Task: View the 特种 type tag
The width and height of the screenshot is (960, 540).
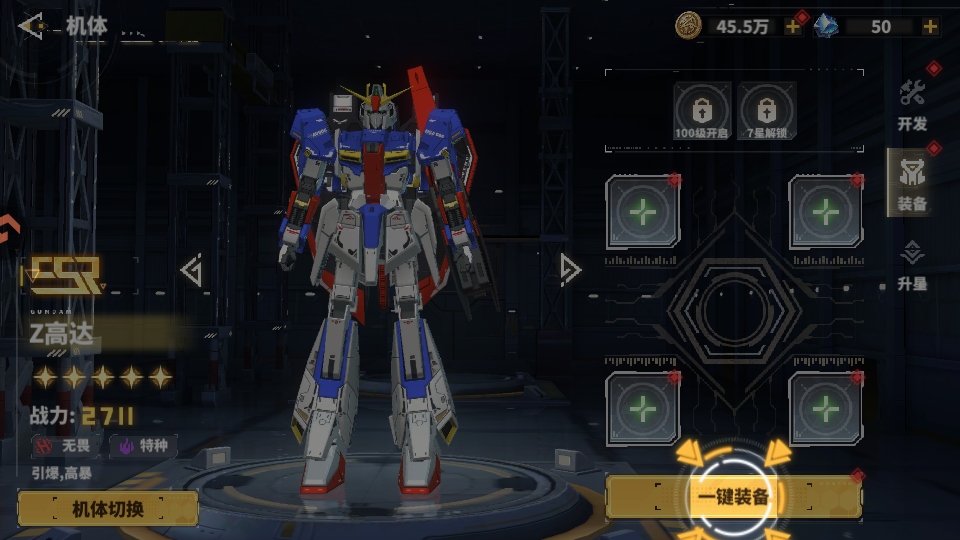Action: tap(143, 446)
